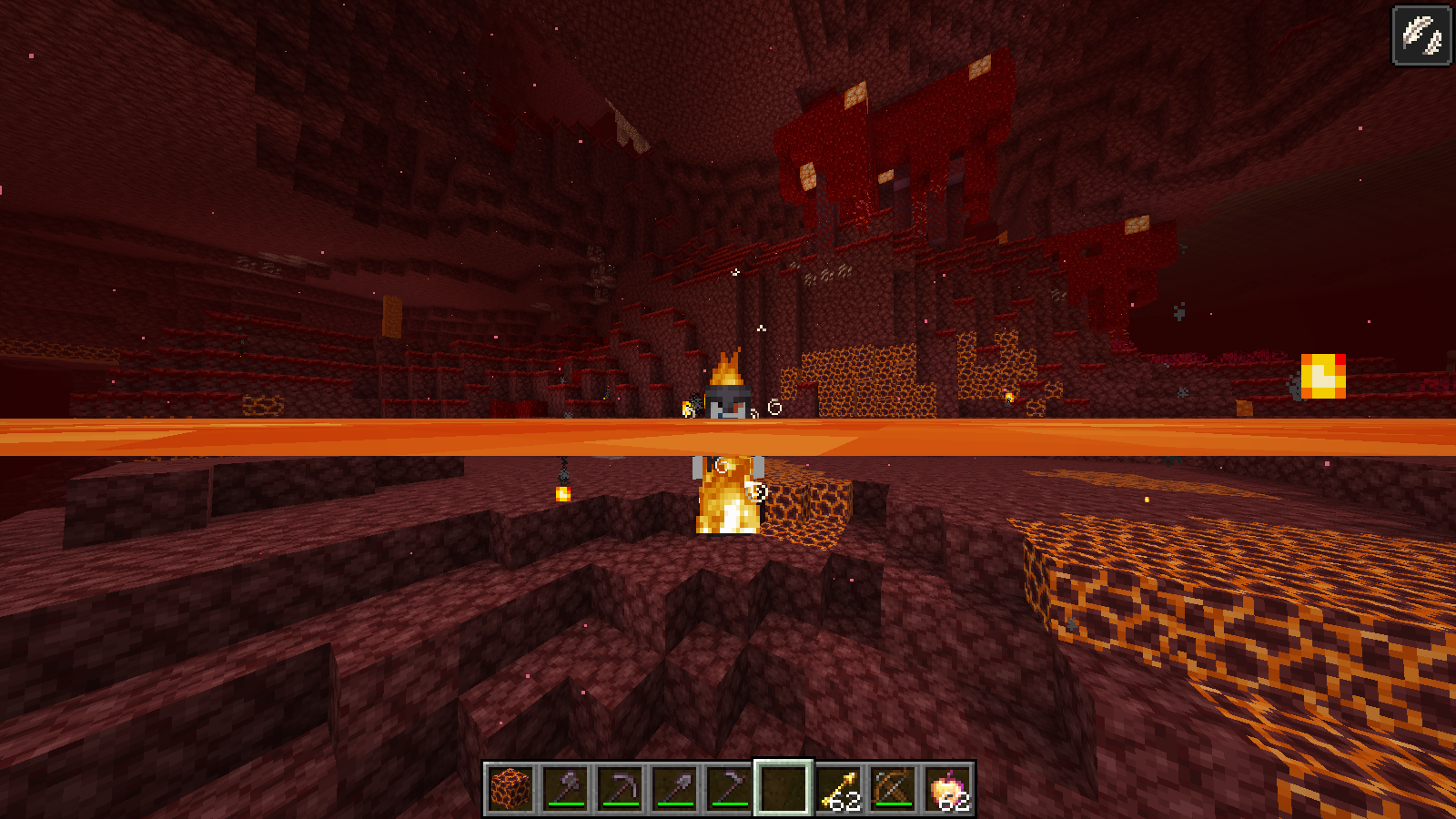Switch to the netherite shovel slot
1456x819 pixels.
674,788
